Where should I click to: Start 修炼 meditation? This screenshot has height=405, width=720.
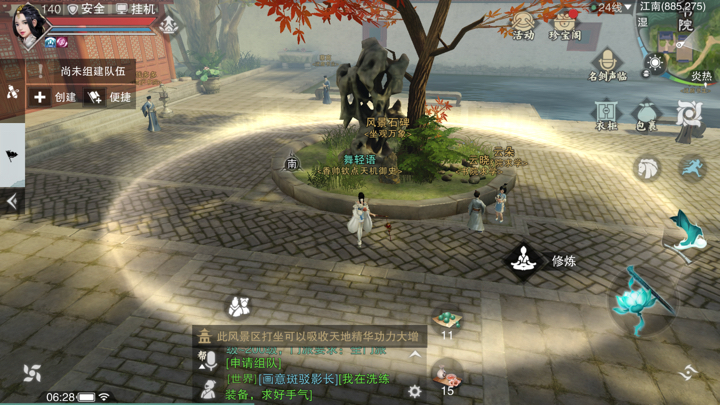pyautogui.click(x=522, y=261)
